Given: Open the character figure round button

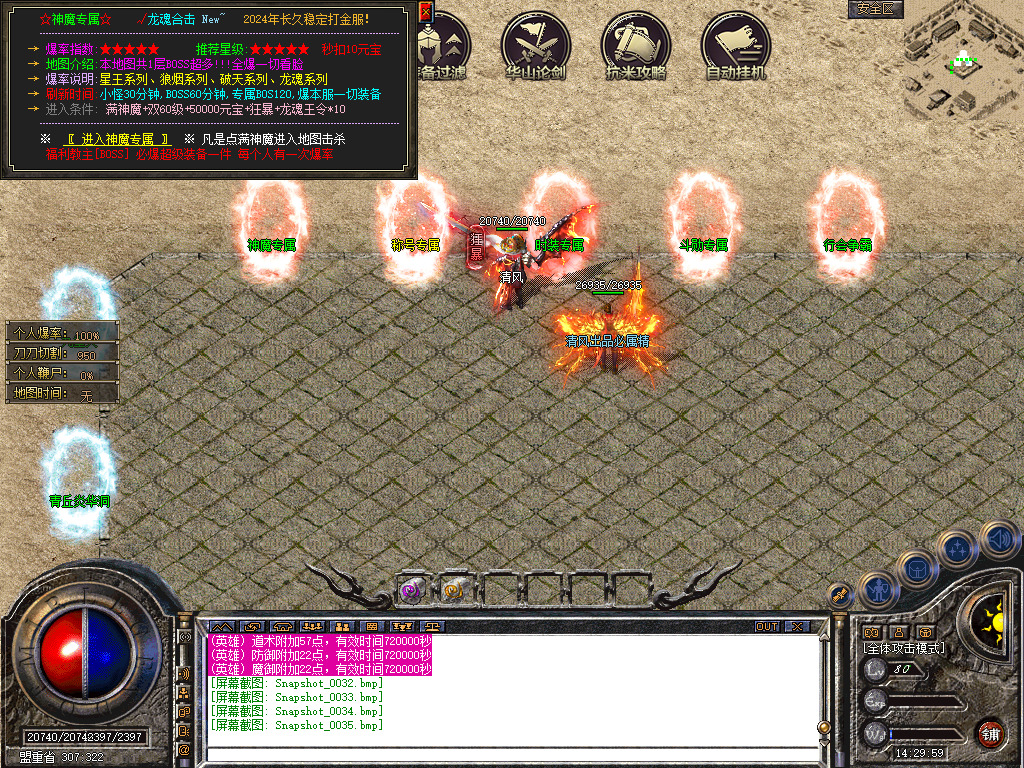Looking at the screenshot, I should tap(877, 590).
